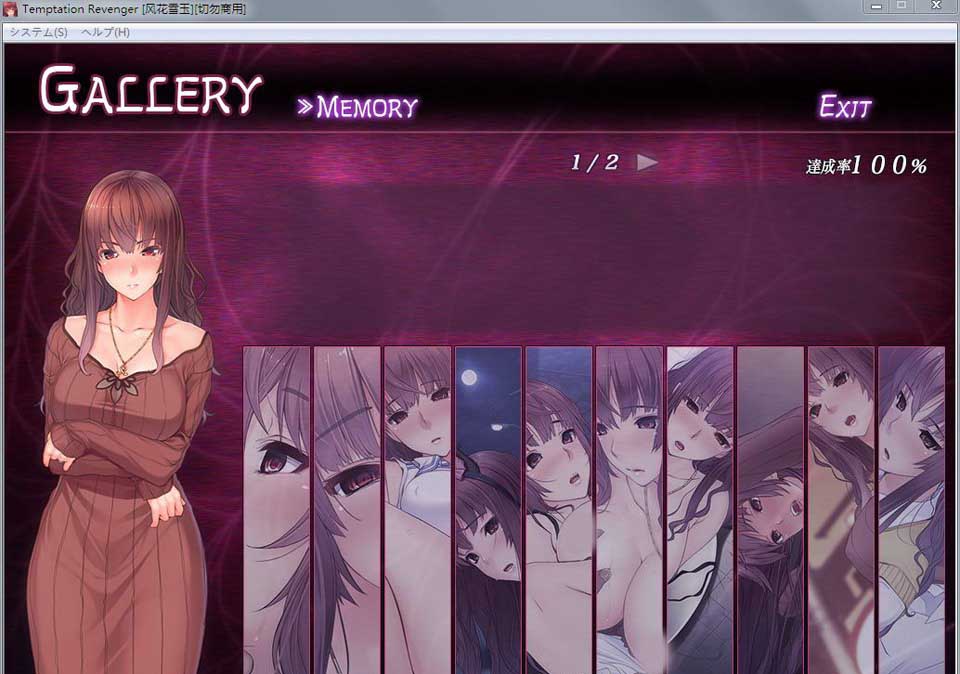
Task: Close the Temptation Revenger window
Action: tap(936, 7)
